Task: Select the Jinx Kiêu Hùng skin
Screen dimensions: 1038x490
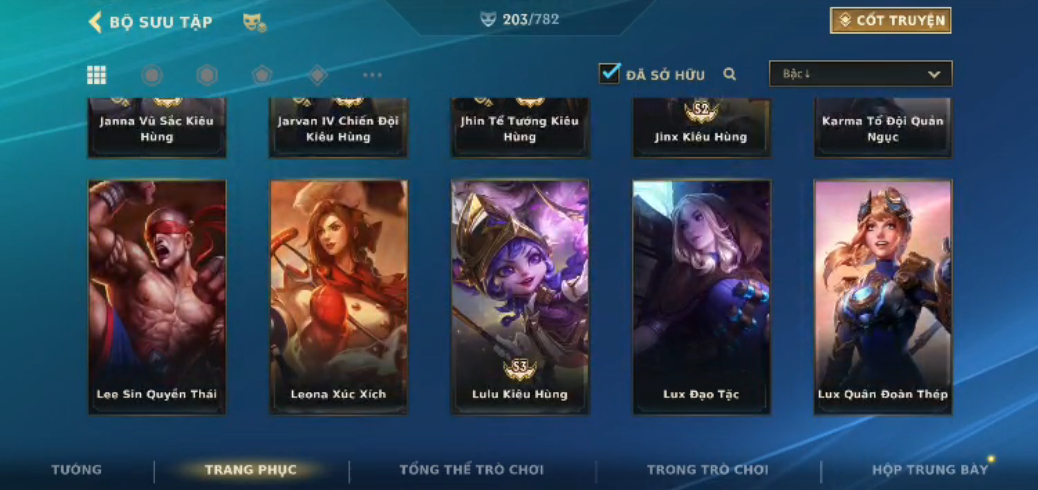Action: [x=701, y=128]
